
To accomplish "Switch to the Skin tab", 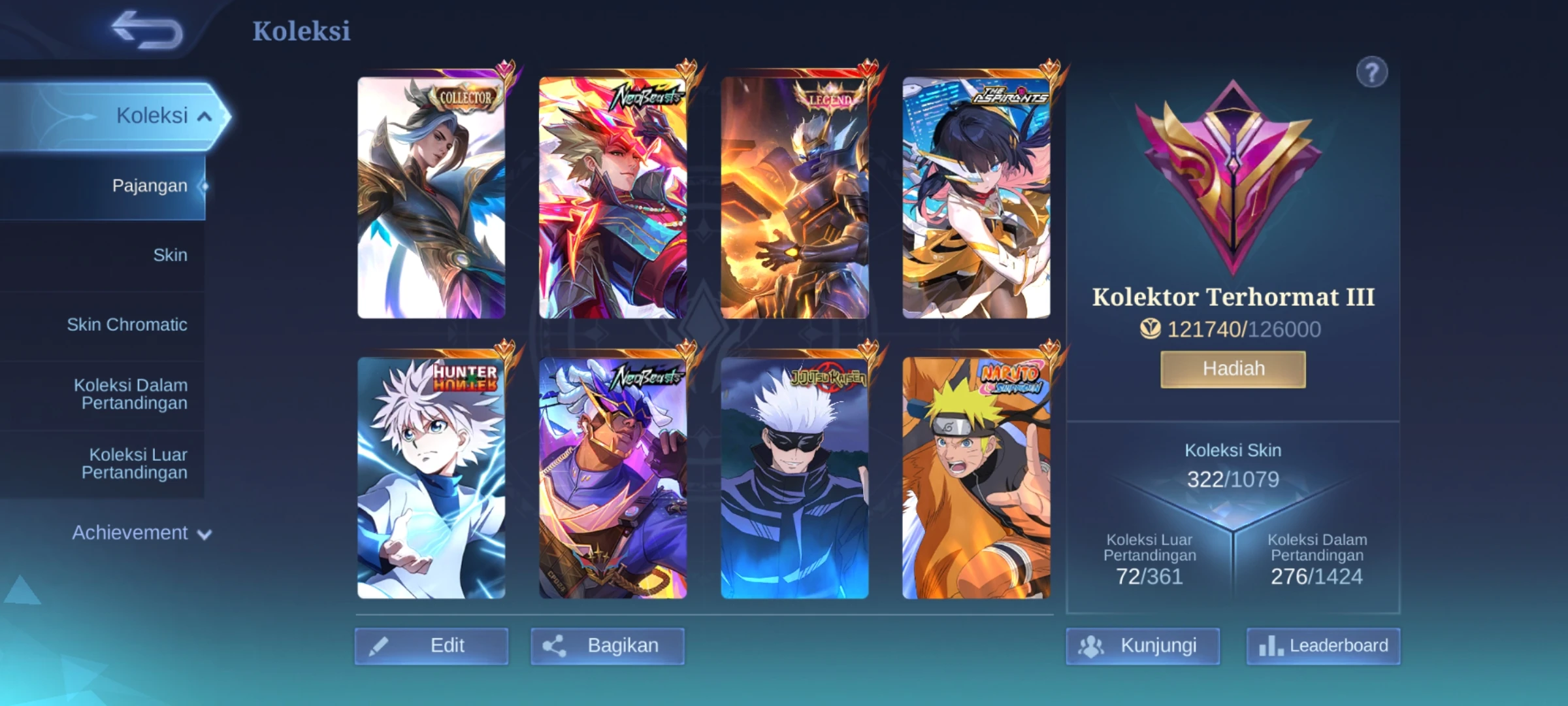I will (170, 255).
